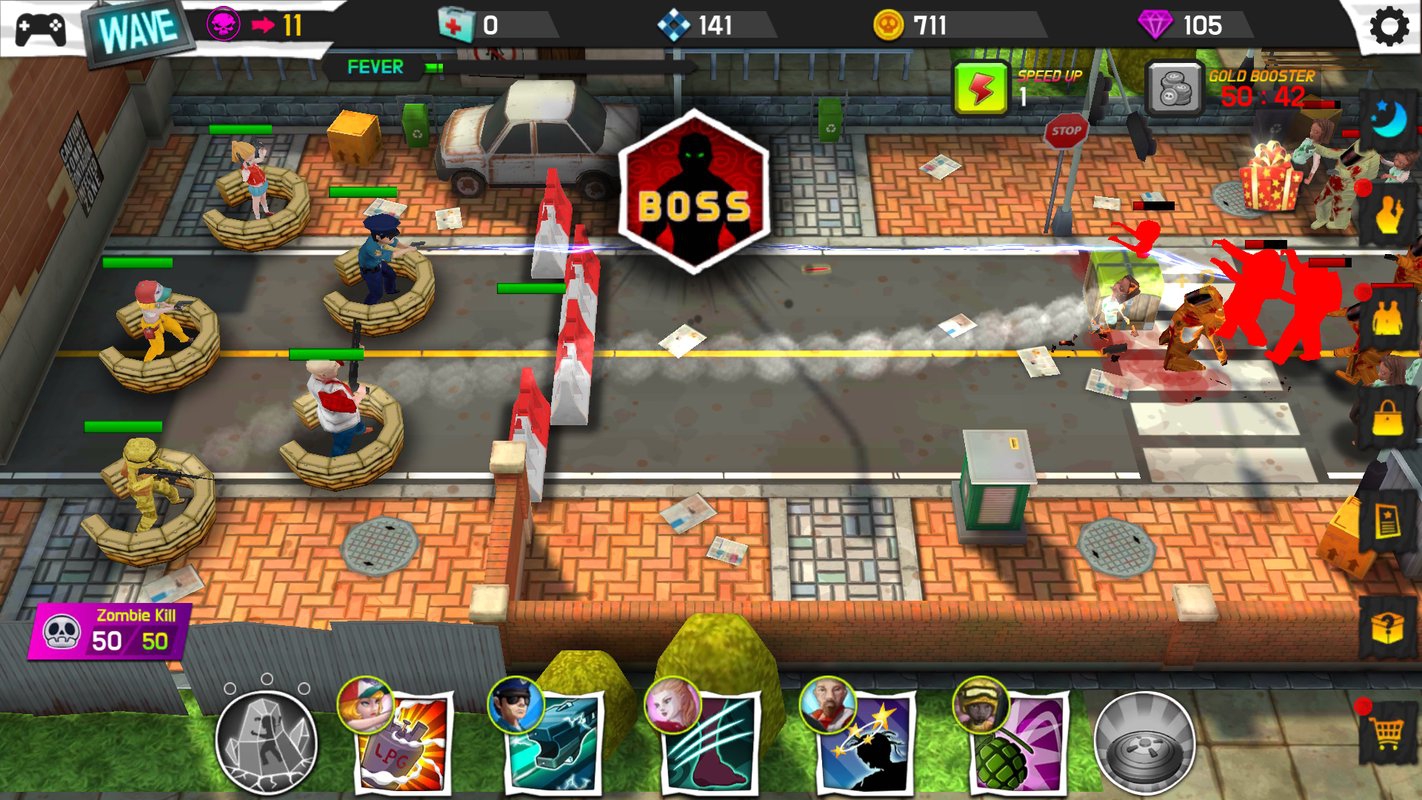The image size is (1422, 800).
Task: Tap the gamepad controller icon
Action: [40, 28]
